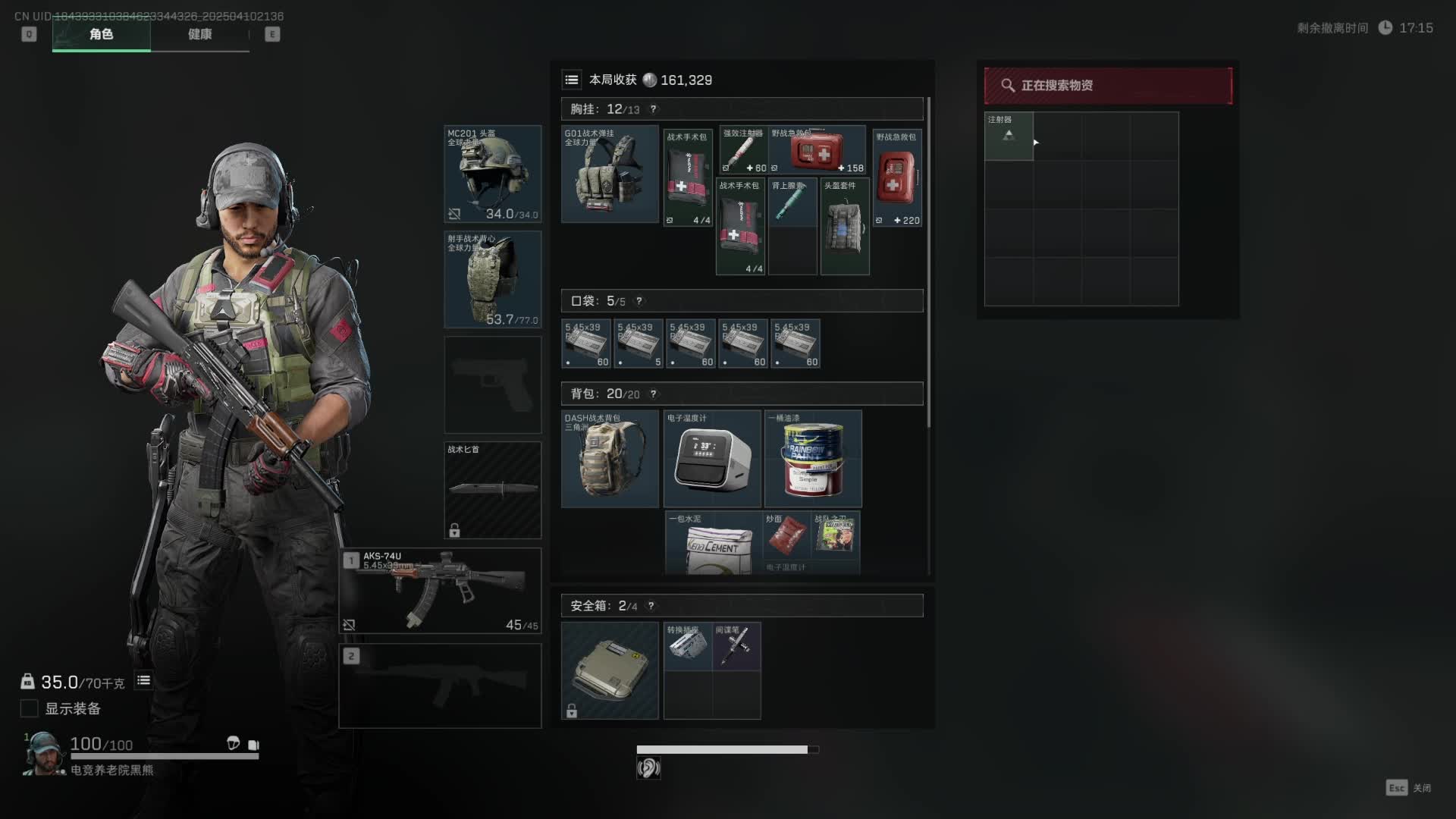Pick the 一包水泥 cement bag item

[713, 543]
